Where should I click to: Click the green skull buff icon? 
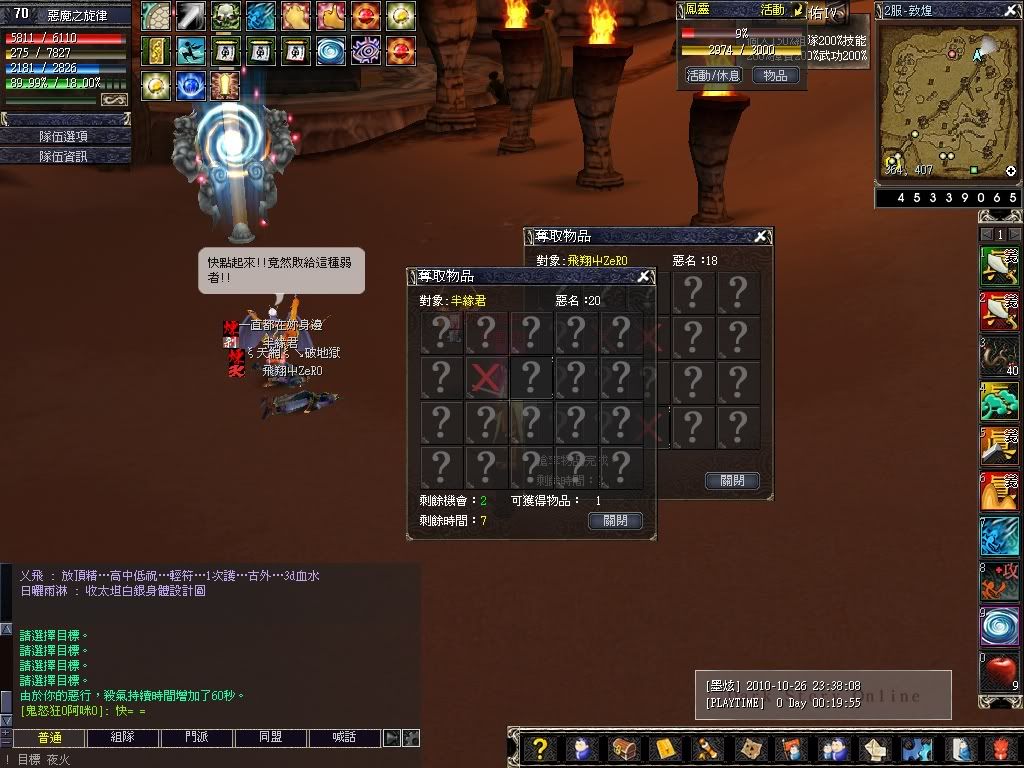(x=225, y=15)
